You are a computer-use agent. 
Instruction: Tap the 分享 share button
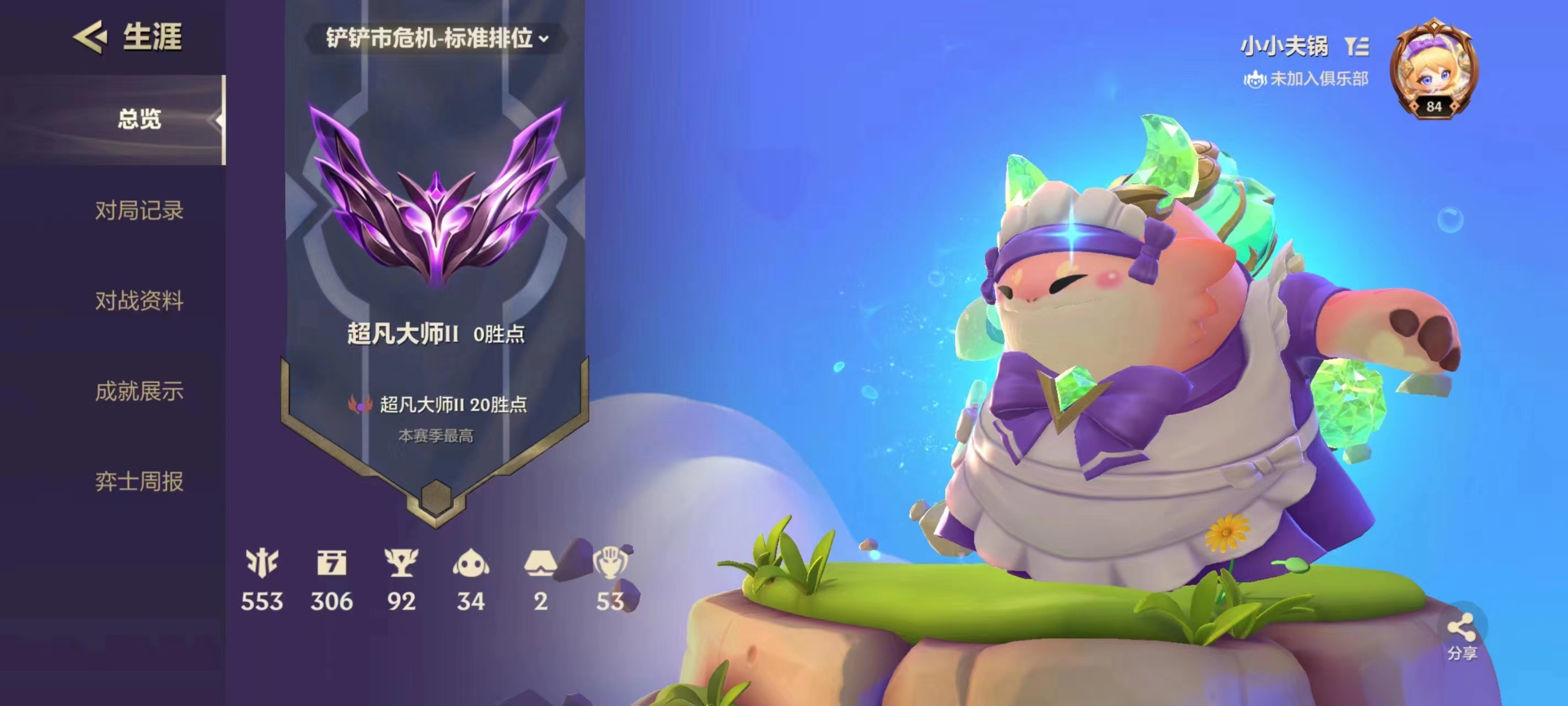pyautogui.click(x=1462, y=636)
